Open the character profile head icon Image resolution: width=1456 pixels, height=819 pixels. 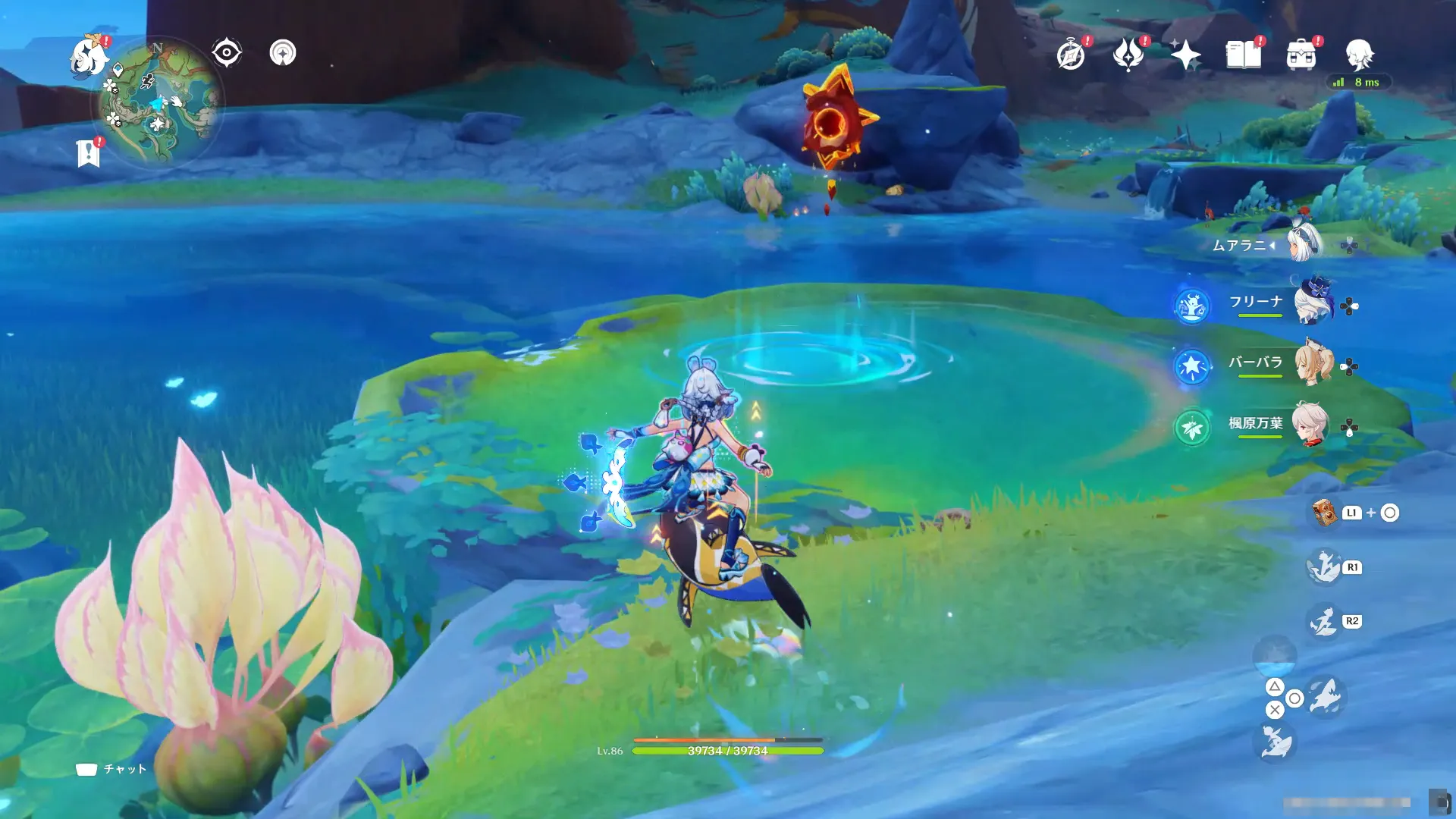[1359, 55]
